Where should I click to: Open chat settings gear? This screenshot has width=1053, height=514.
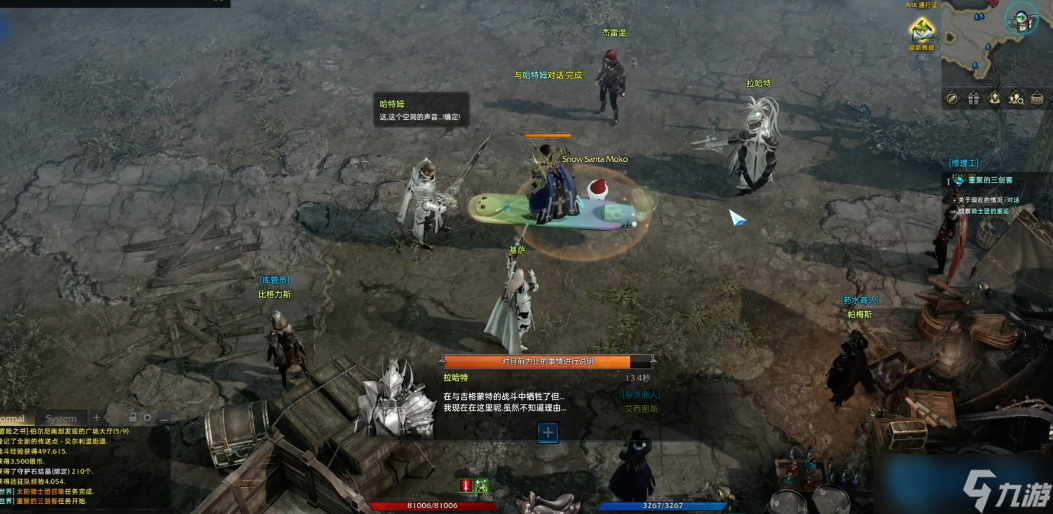(x=148, y=417)
